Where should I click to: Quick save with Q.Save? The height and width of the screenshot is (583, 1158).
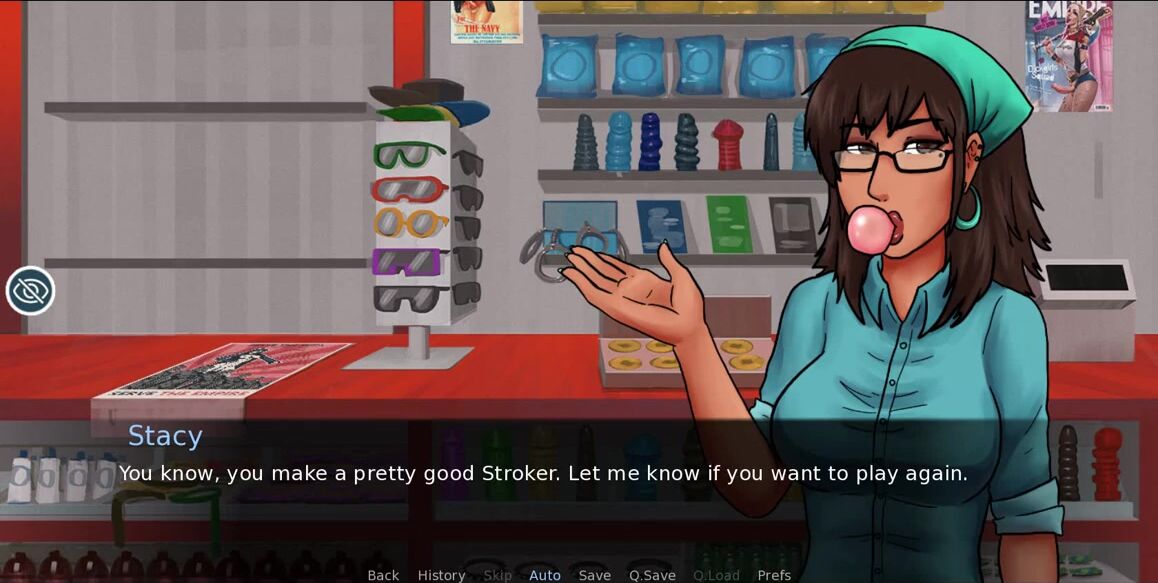(x=652, y=575)
